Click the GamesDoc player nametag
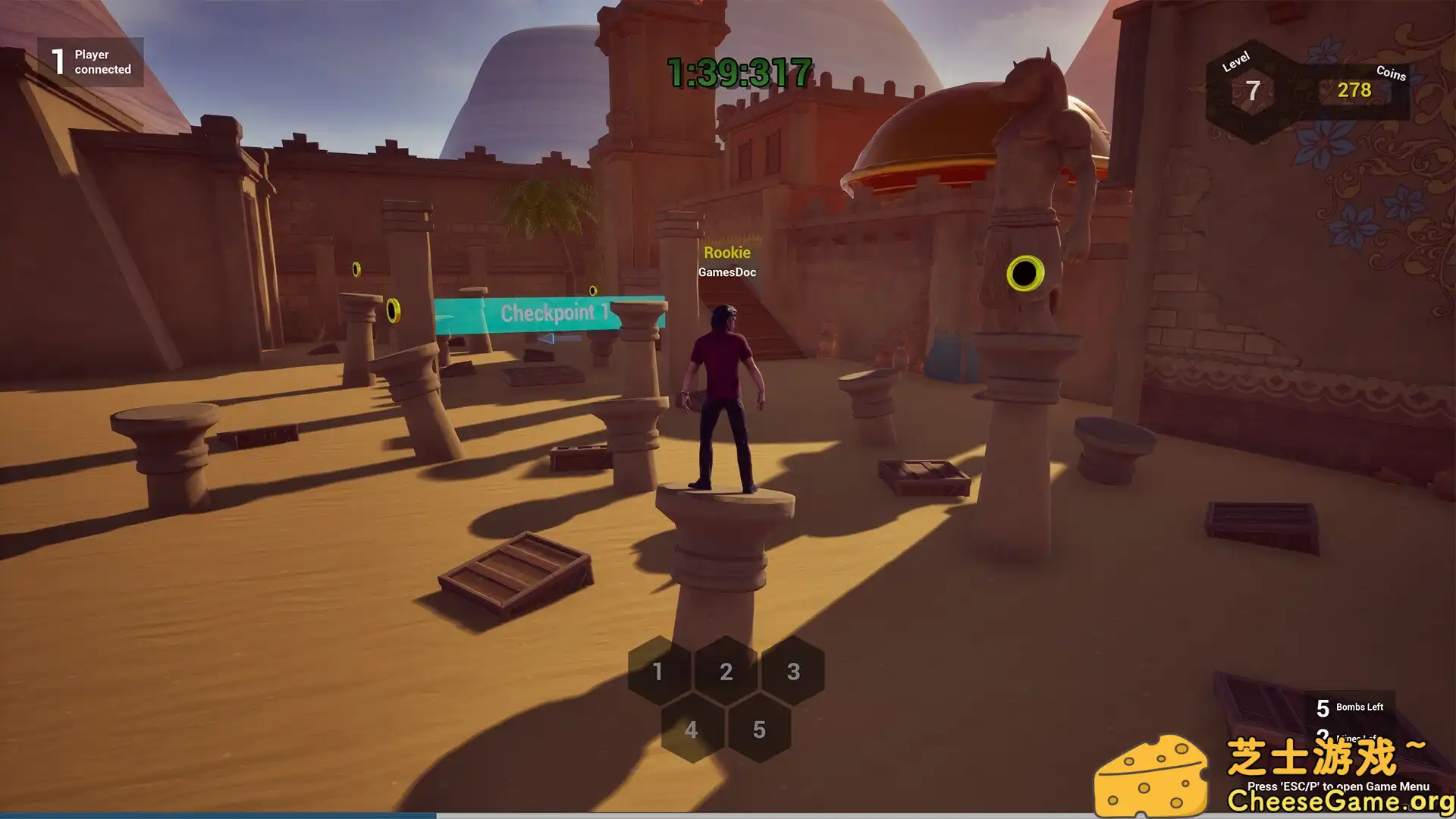The width and height of the screenshot is (1456, 819). (727, 271)
